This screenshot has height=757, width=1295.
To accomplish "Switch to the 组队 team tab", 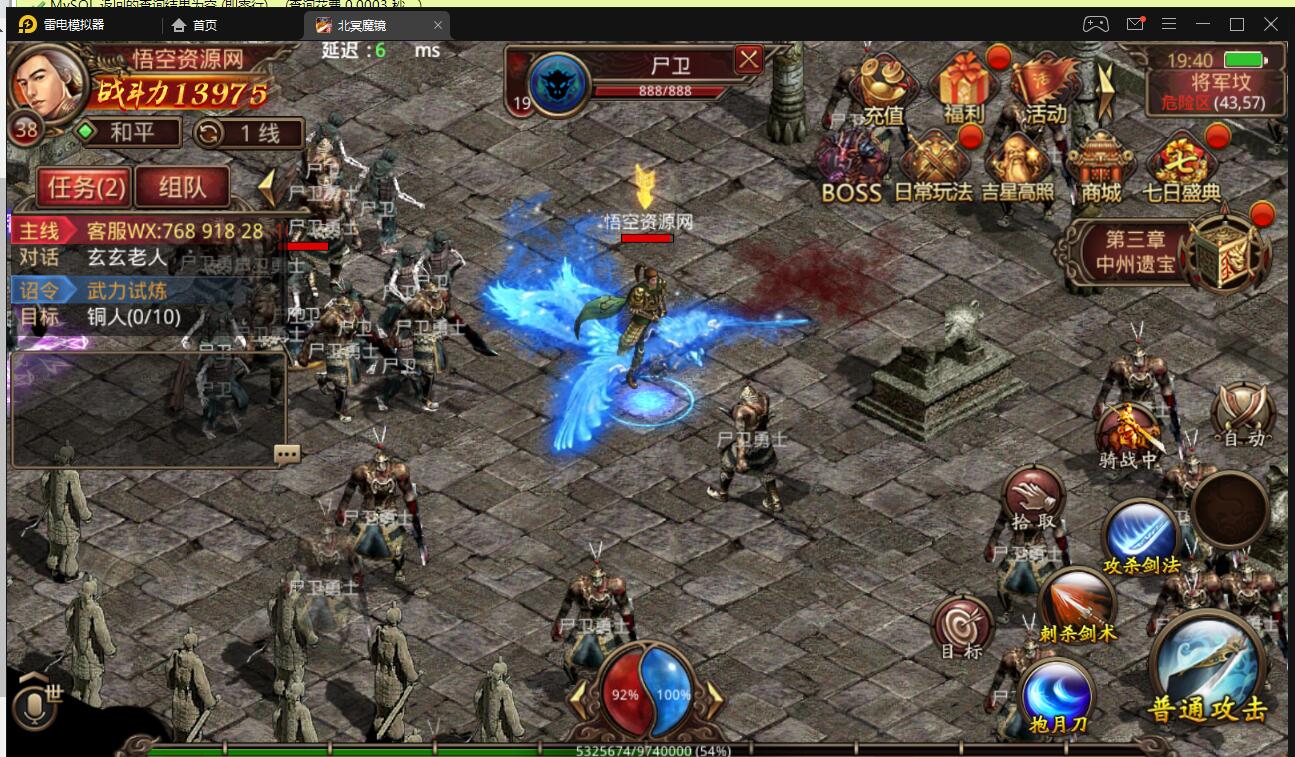I will pyautogui.click(x=182, y=186).
